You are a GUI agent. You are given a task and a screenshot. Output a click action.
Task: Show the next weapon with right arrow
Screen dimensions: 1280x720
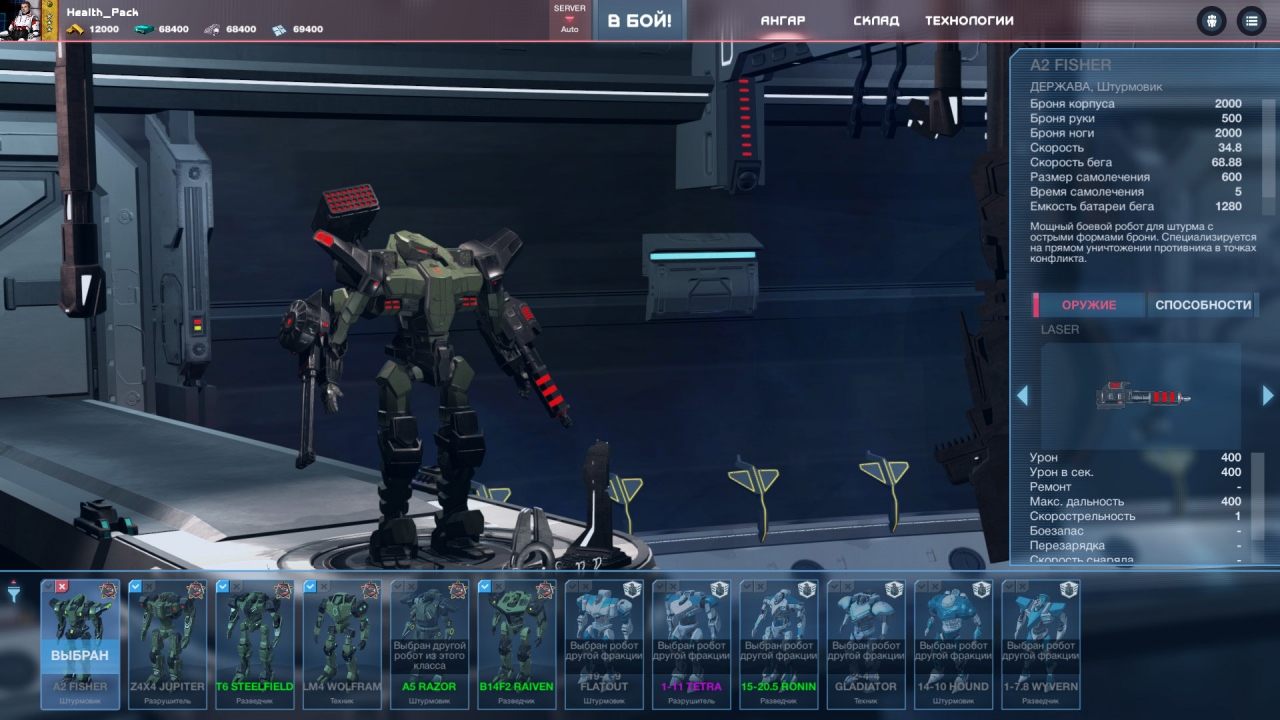coord(1268,396)
